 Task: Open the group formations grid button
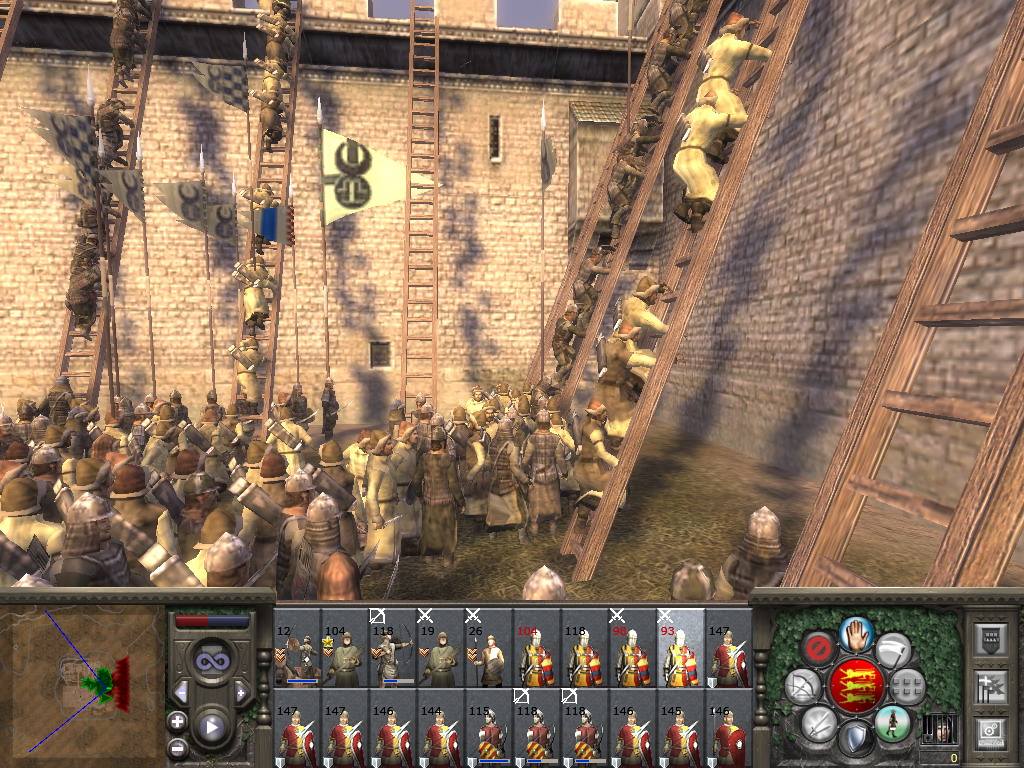click(907, 686)
